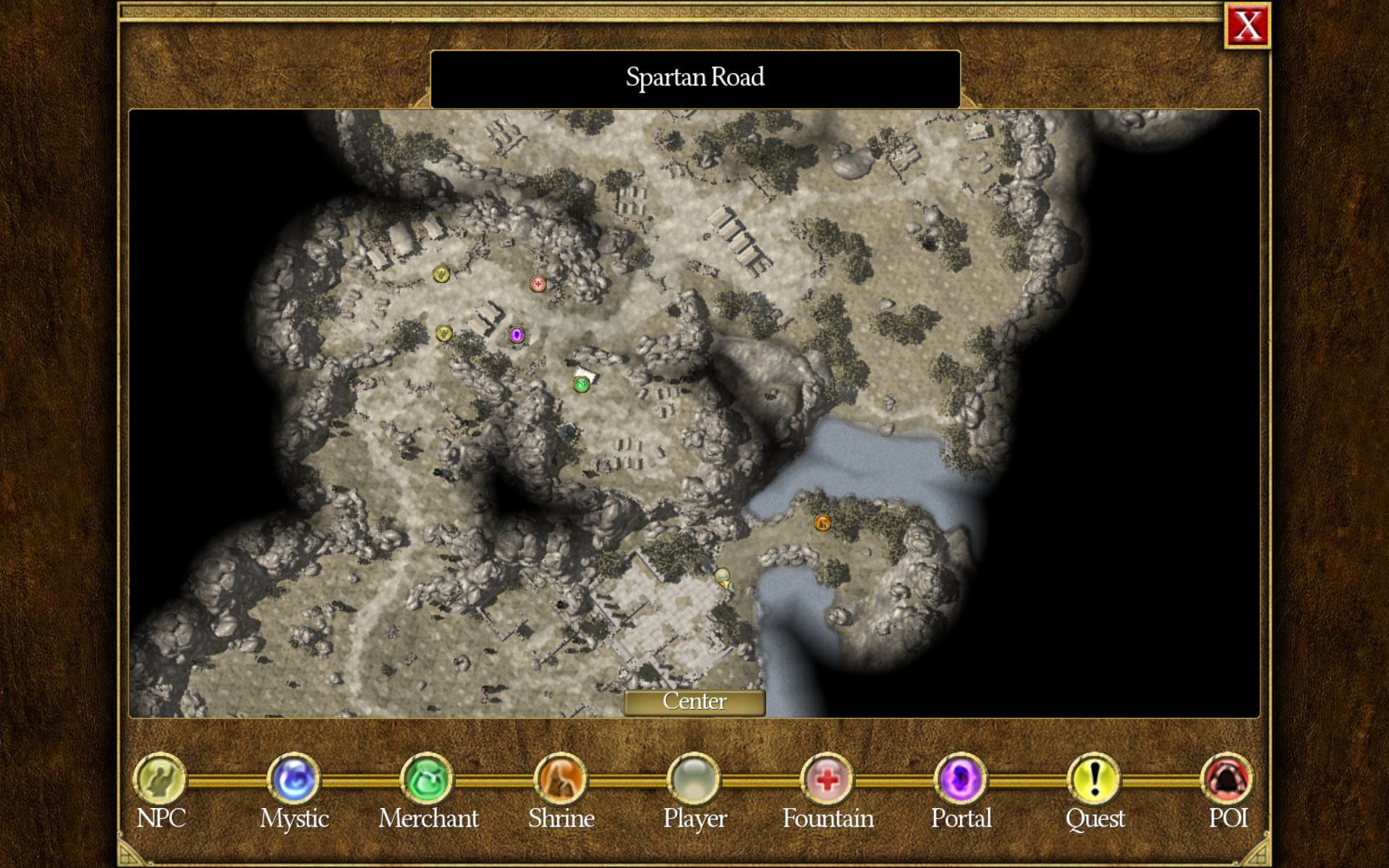Select the green merchant marker on the map
This screenshot has height=868, width=1389.
click(580, 385)
